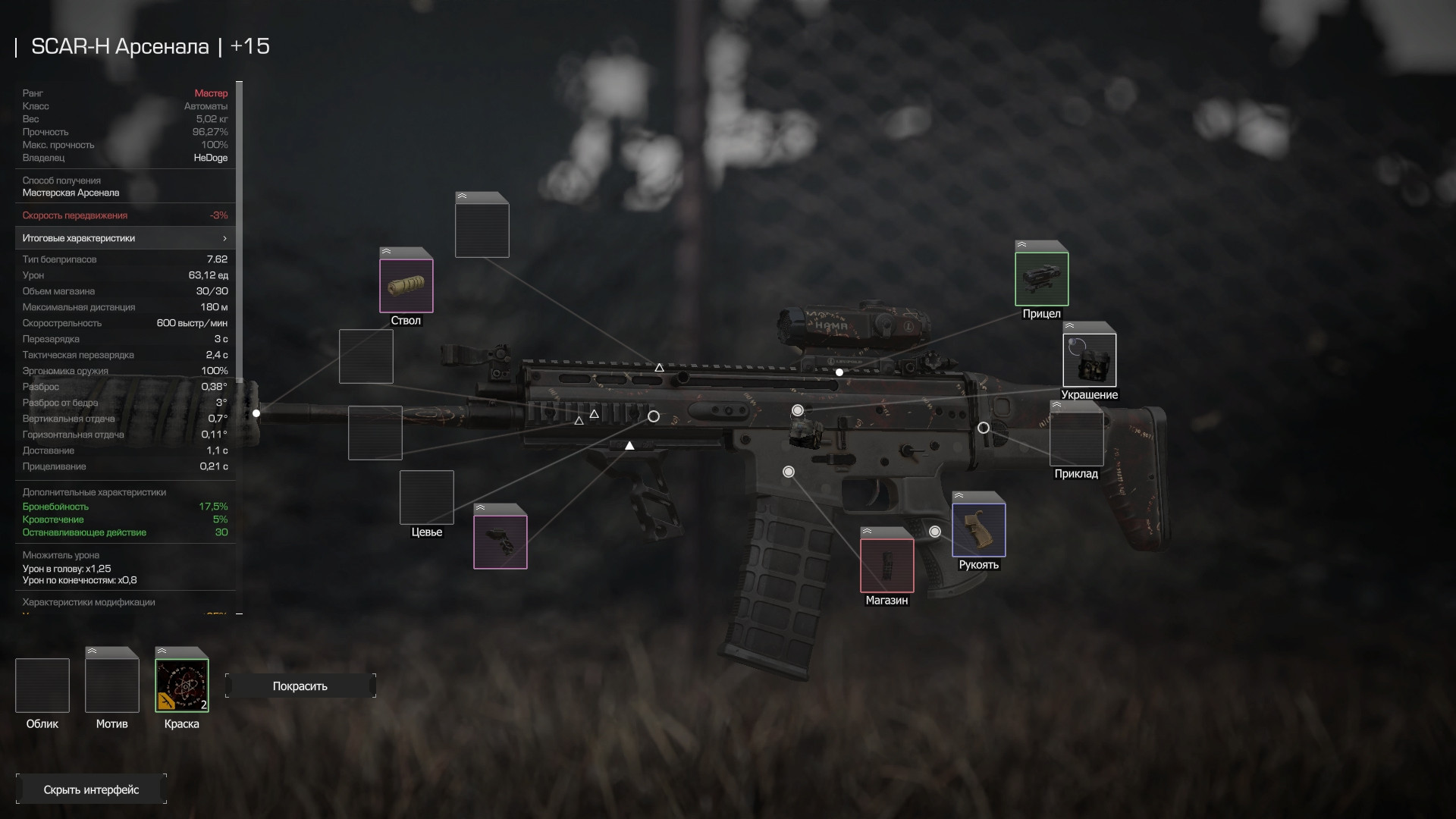
Task: Select the pink-framed foregrip attachment slot
Action: [x=500, y=541]
